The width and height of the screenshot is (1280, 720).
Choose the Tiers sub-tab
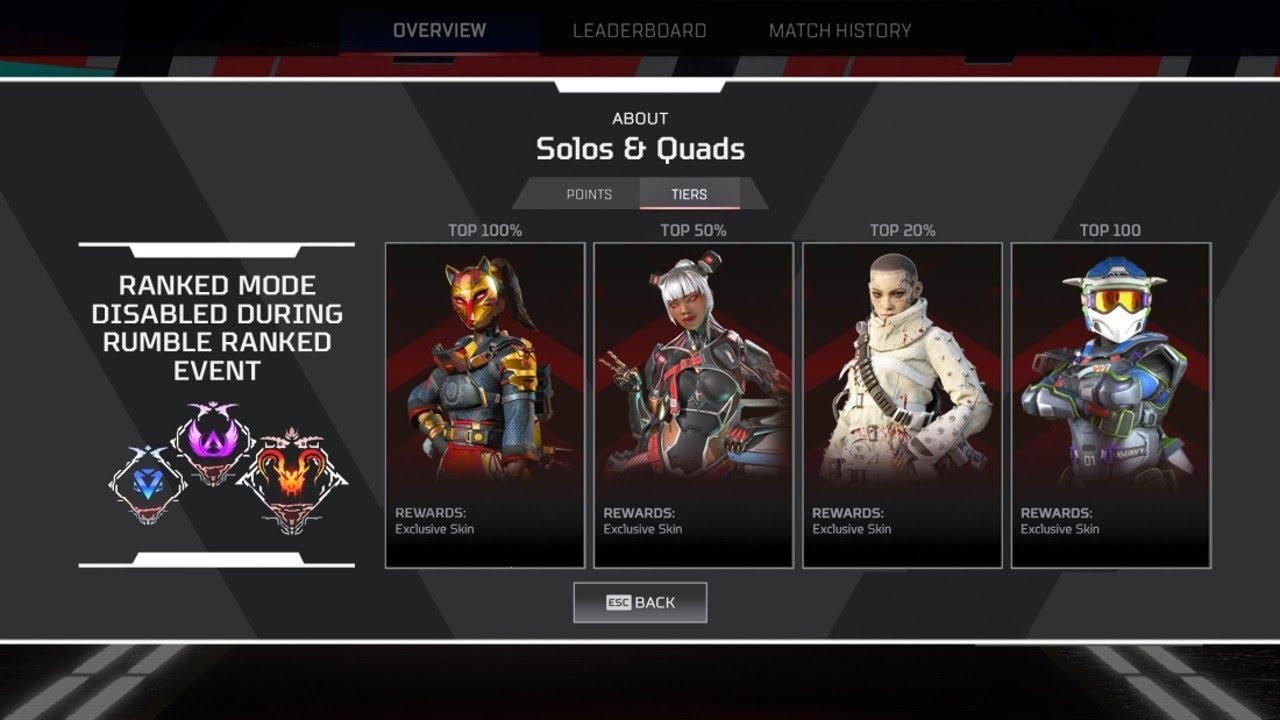(x=689, y=194)
